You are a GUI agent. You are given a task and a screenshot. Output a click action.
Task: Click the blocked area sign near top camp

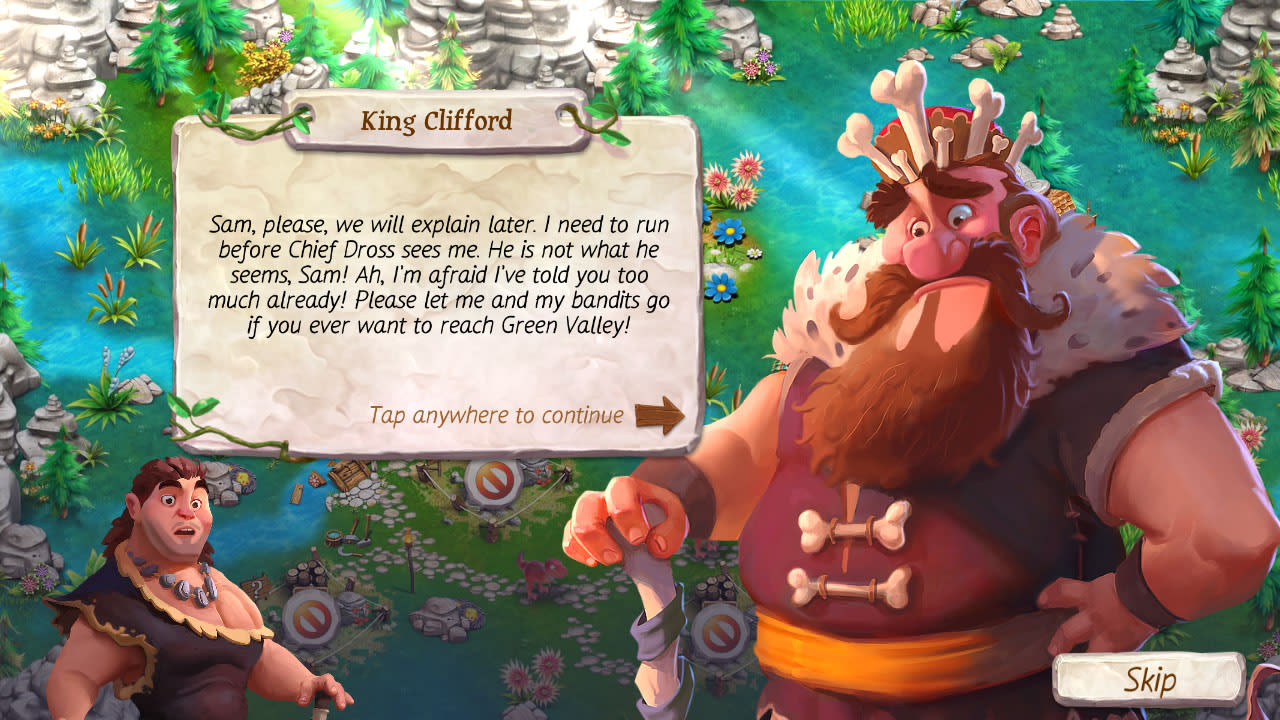491,483
